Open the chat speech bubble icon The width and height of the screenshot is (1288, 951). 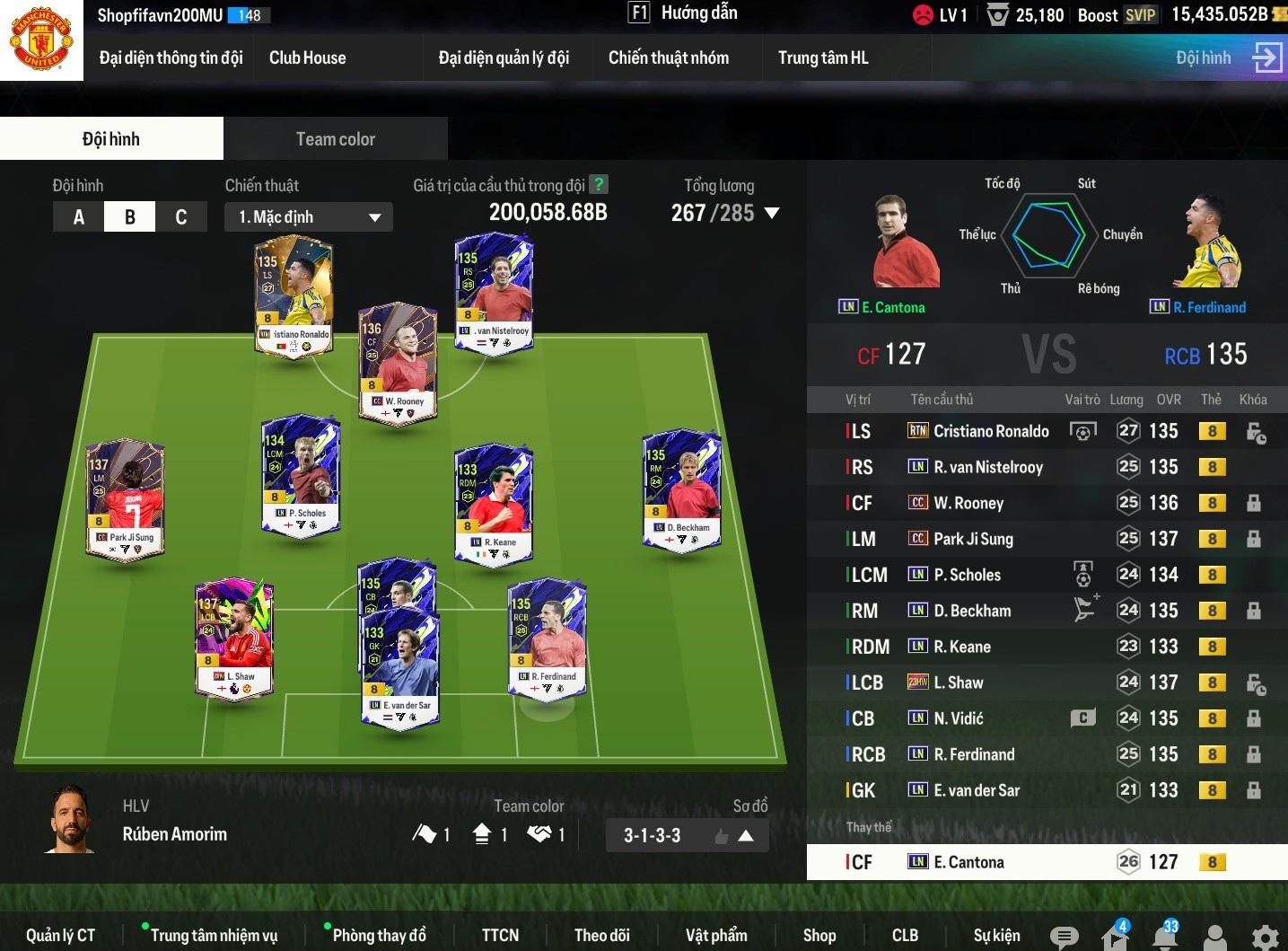click(x=1064, y=938)
